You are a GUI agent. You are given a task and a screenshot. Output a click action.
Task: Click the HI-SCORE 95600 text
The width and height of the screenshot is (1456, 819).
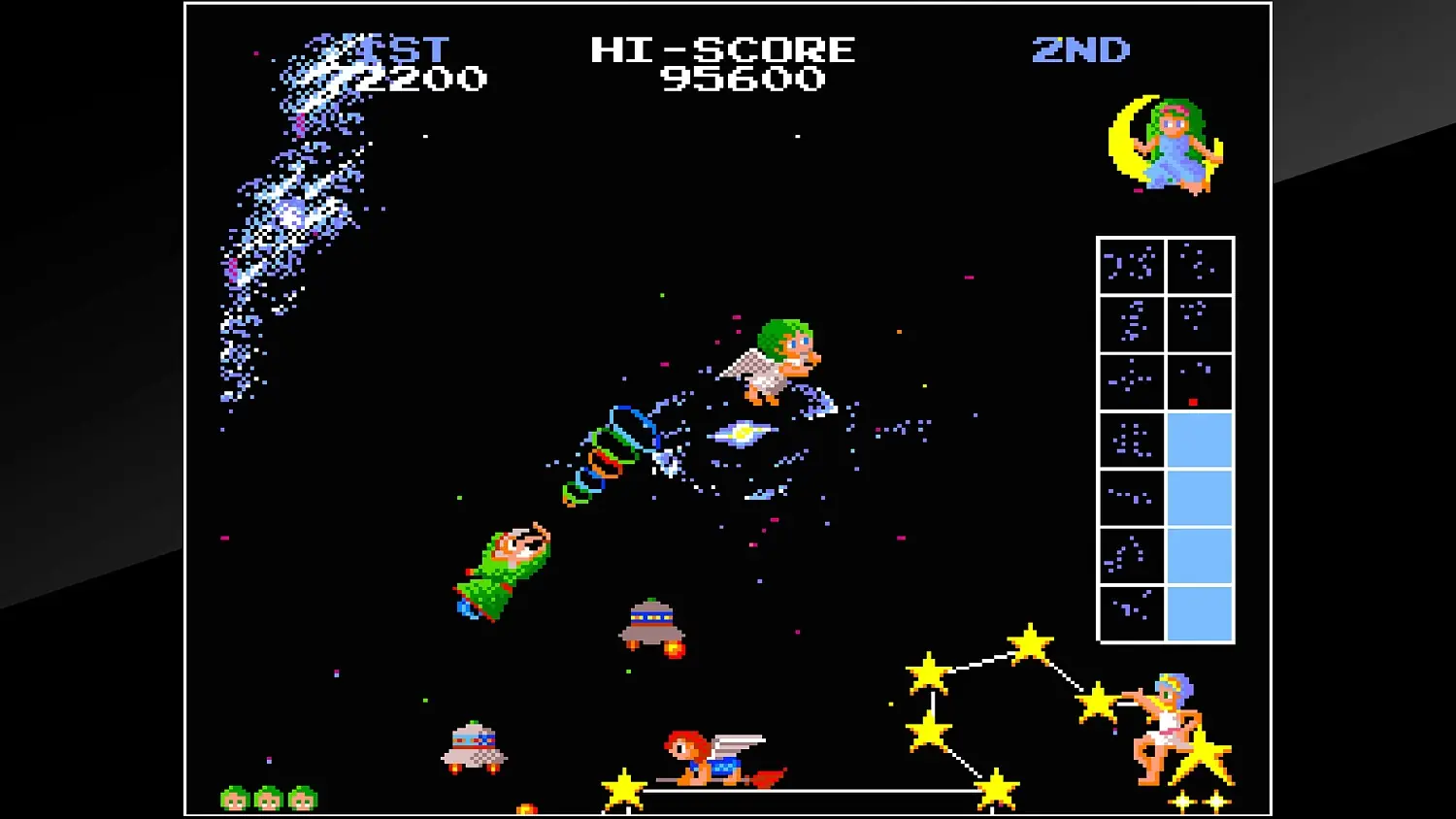[723, 50]
